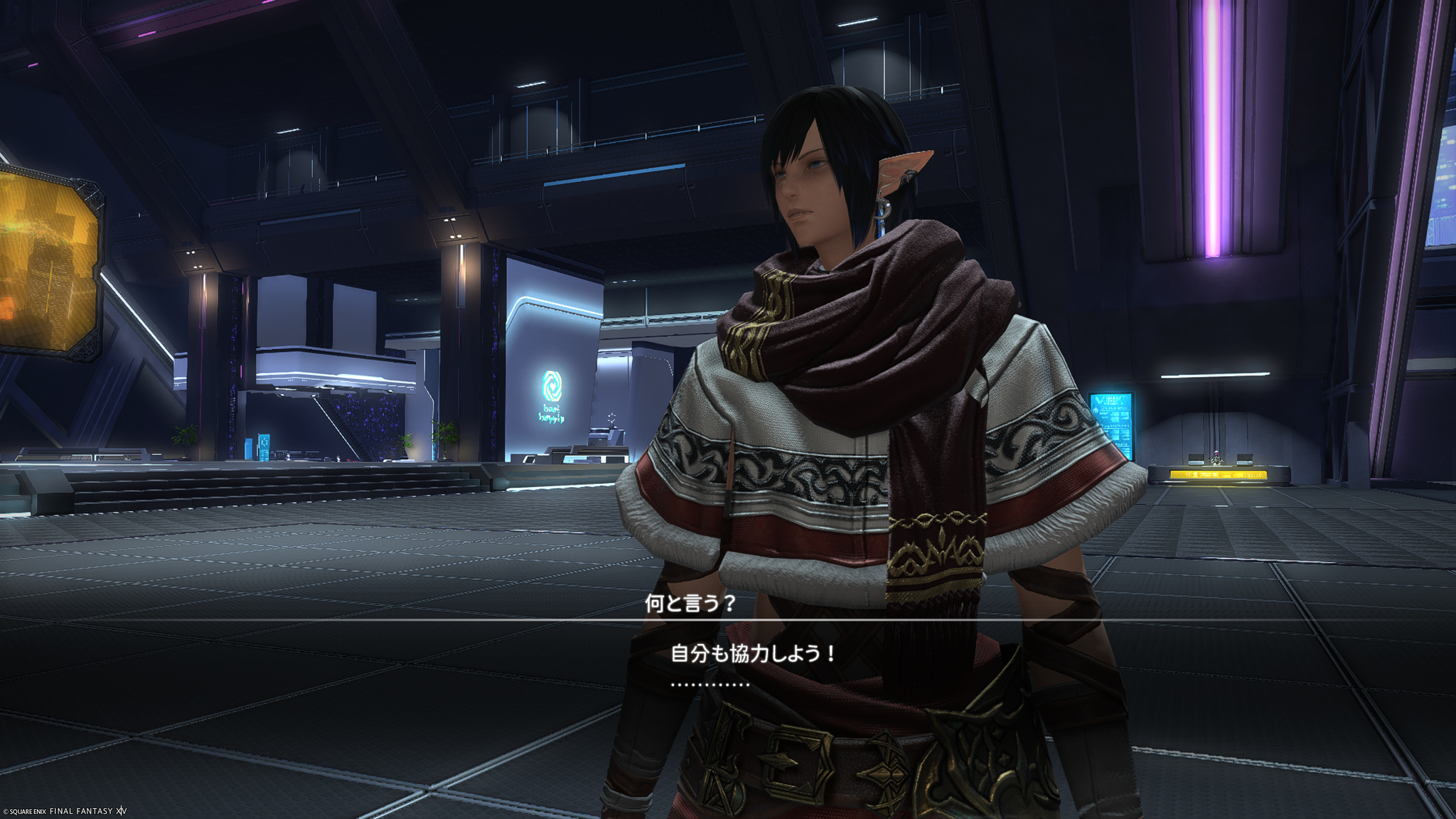Select the silent '…………' dialogue option

(710, 685)
